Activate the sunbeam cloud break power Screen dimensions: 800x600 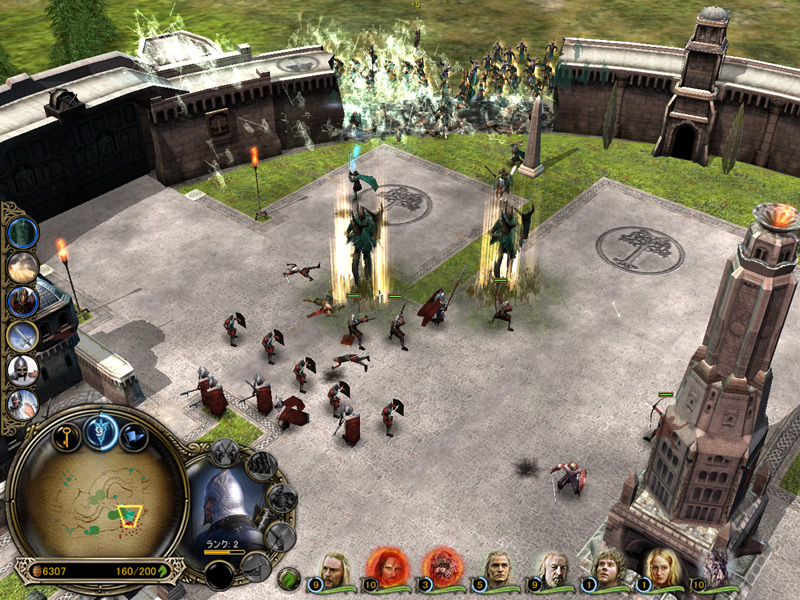[22, 267]
